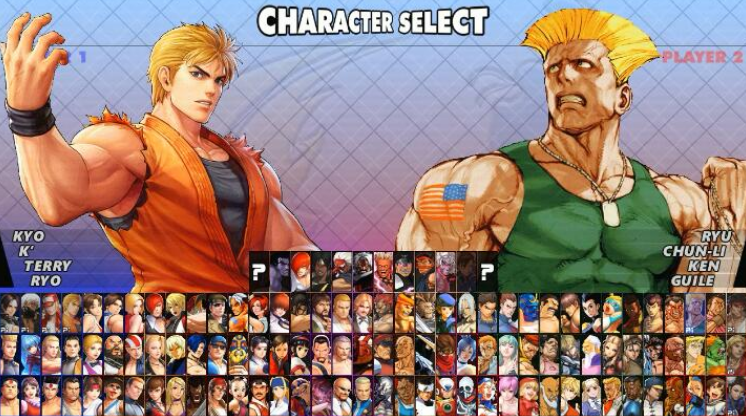This screenshot has height=416, width=746.
Task: Click the question mark tile beside Guile's artwork
Action: click(488, 270)
